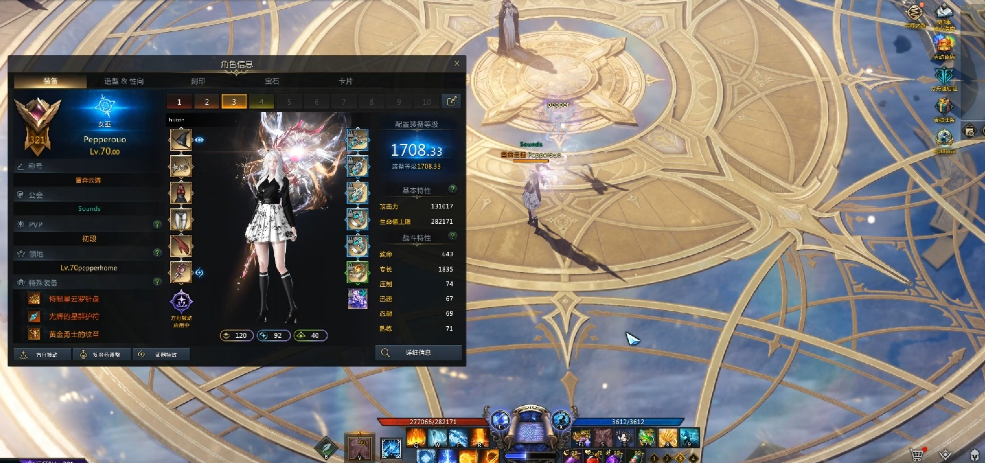Screen dimensions: 985x463
Task: Open the cards tab (卡片)
Action: (x=345, y=81)
